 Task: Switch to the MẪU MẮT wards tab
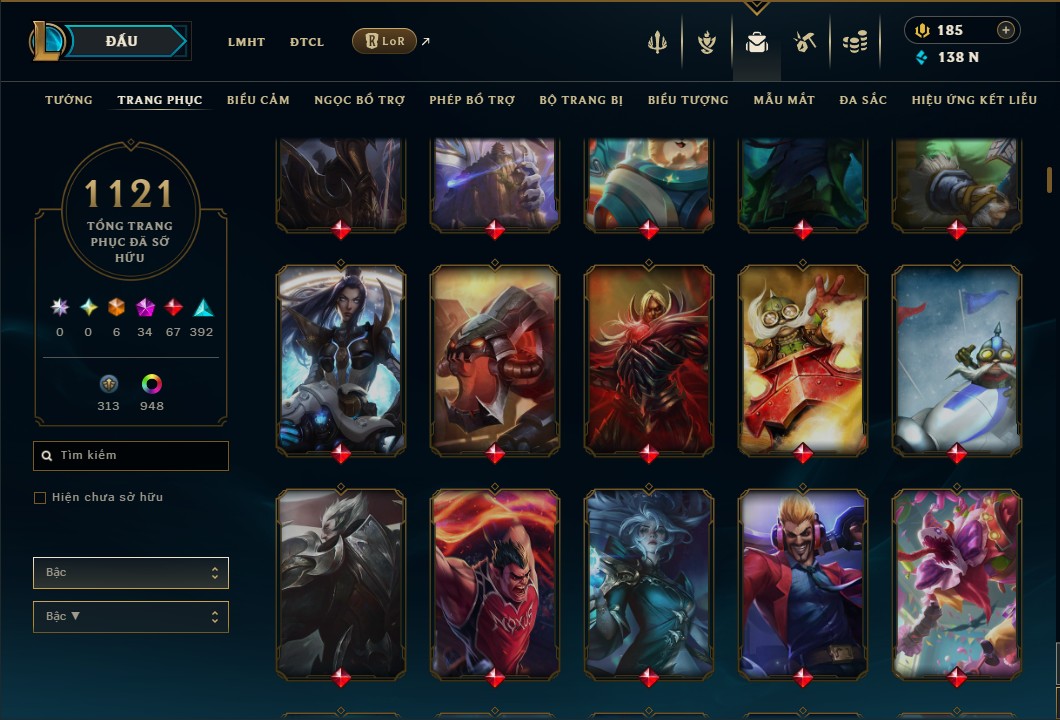click(784, 100)
